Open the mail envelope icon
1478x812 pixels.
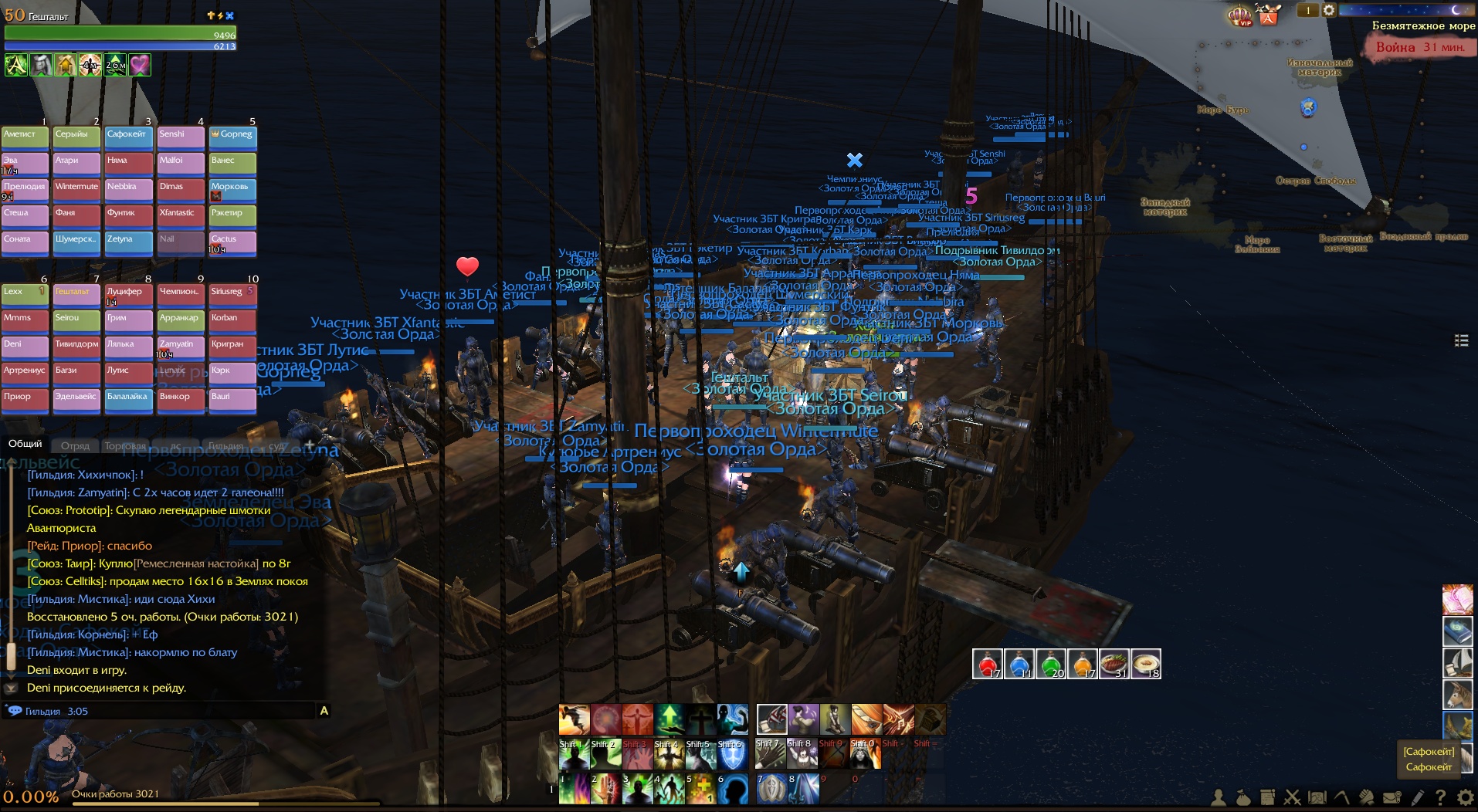pyautogui.click(x=1392, y=797)
